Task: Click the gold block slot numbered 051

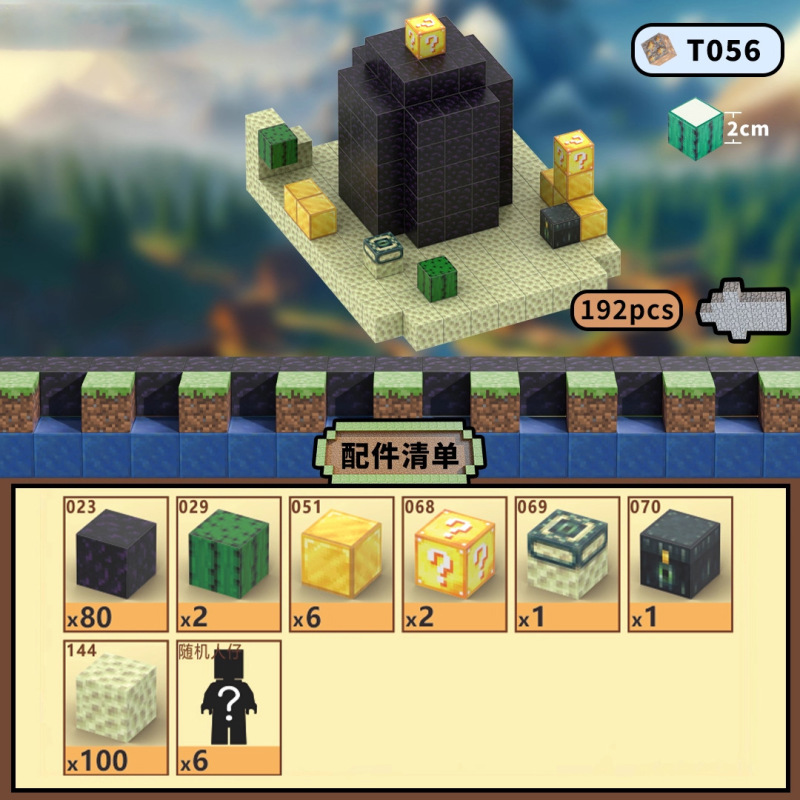Action: 341,563
